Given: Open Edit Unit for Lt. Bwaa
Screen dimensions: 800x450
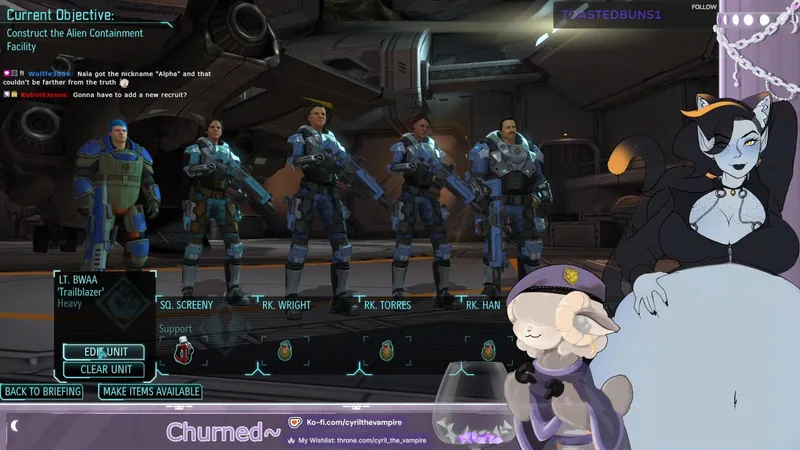Looking at the screenshot, I should [104, 351].
